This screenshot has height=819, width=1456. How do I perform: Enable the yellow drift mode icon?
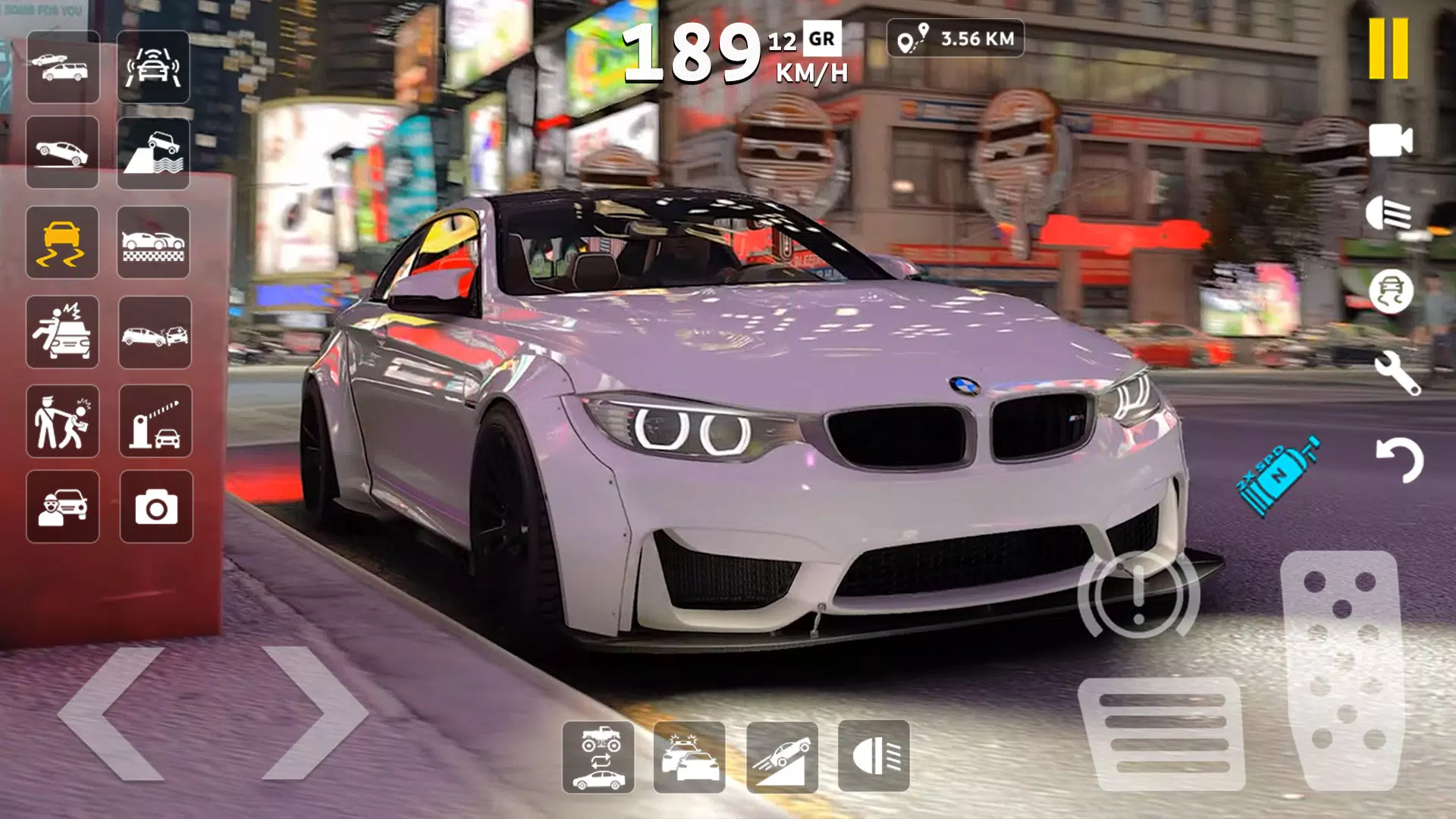click(63, 243)
